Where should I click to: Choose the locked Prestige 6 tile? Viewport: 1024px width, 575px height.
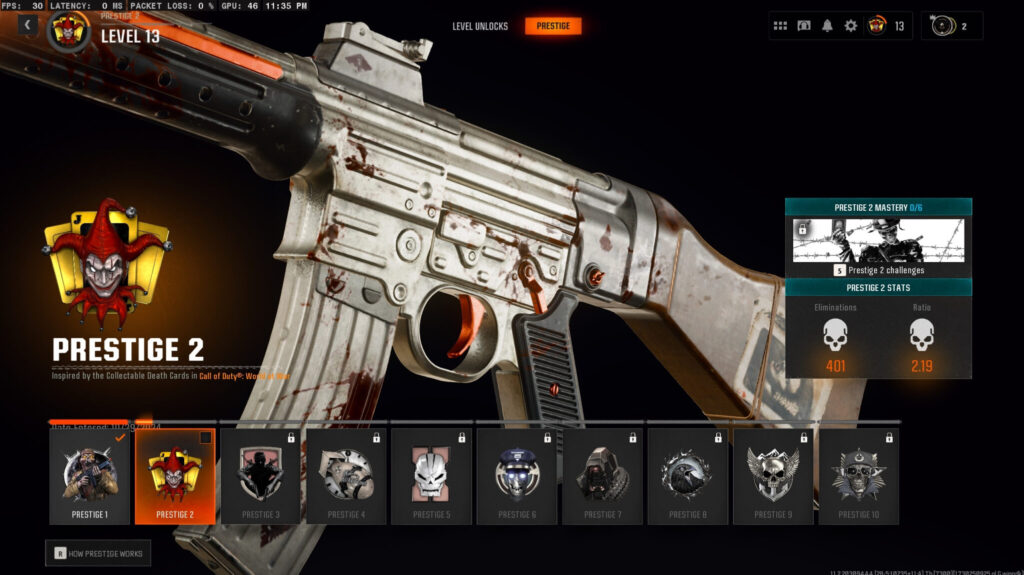pyautogui.click(x=516, y=476)
